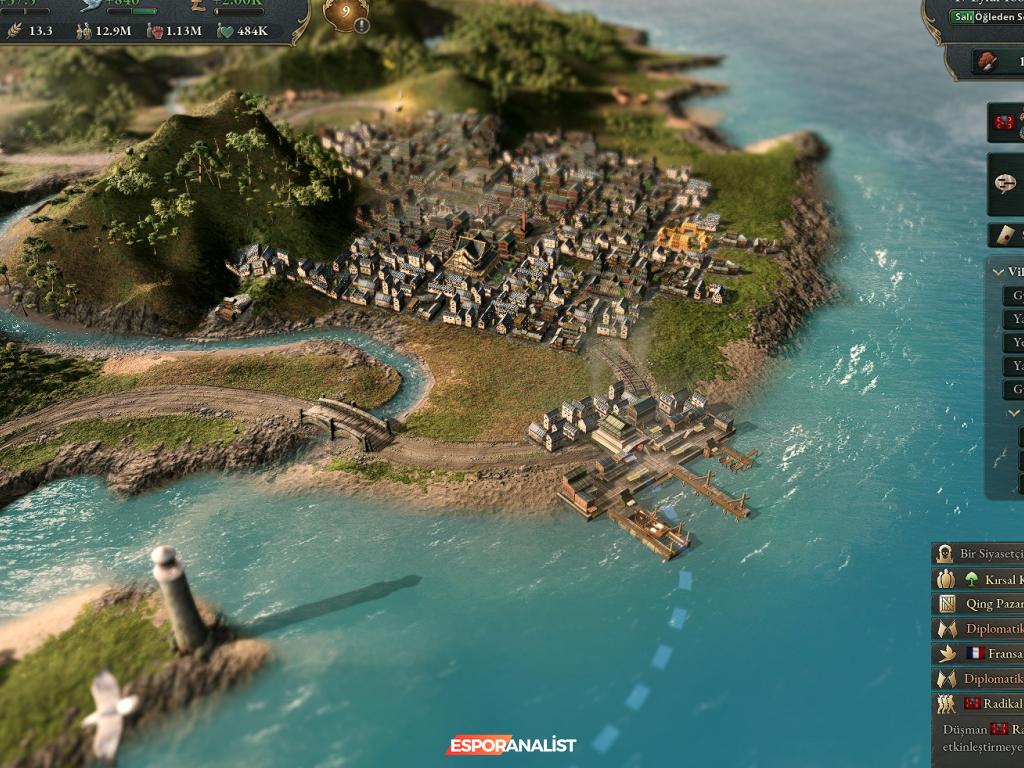This screenshot has height=768, width=1024.
Task: Click the scroll-and-seal button
Action: pyautogui.click(x=1006, y=234)
